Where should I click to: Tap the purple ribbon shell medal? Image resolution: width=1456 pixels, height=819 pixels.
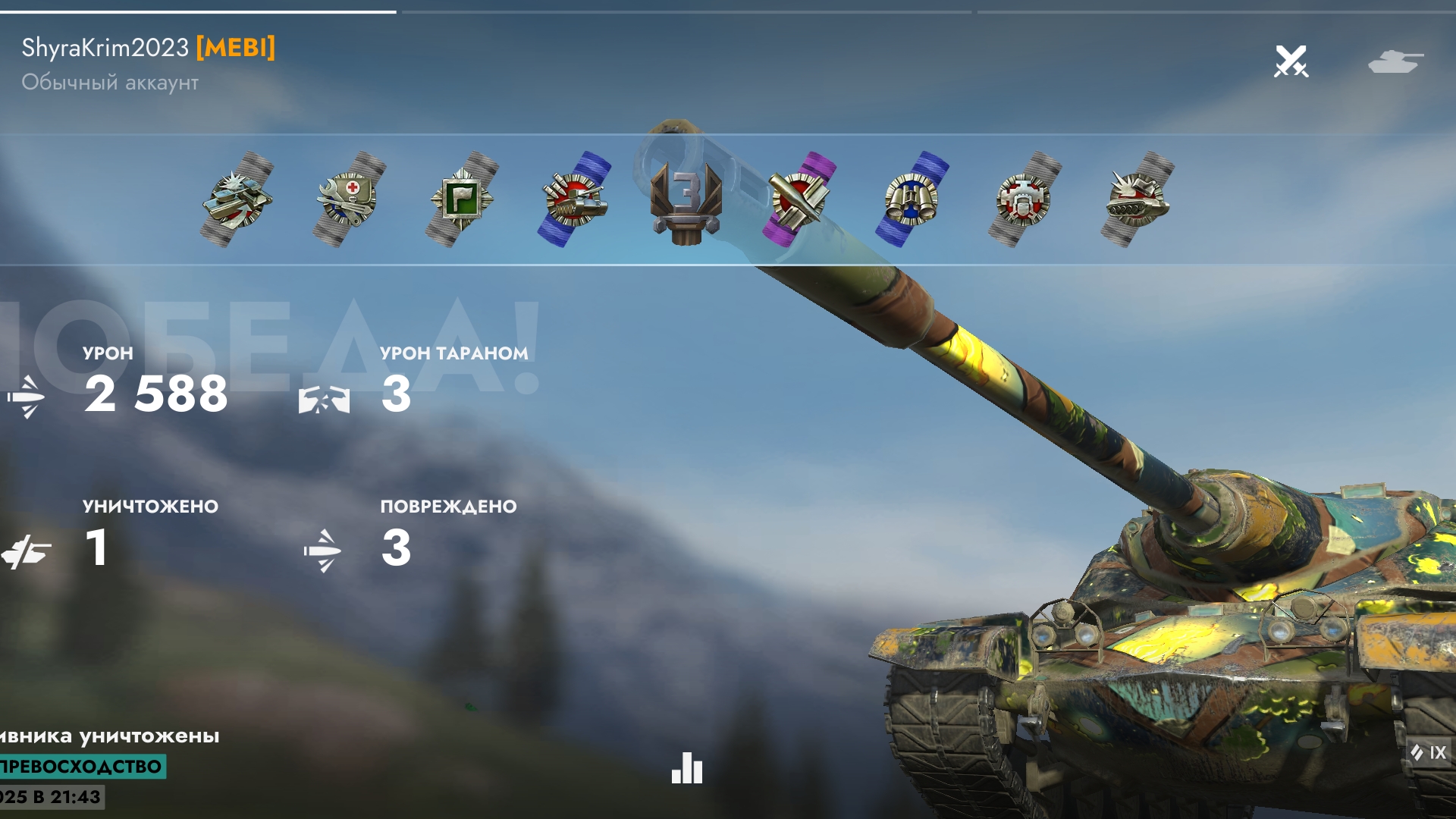tap(799, 199)
